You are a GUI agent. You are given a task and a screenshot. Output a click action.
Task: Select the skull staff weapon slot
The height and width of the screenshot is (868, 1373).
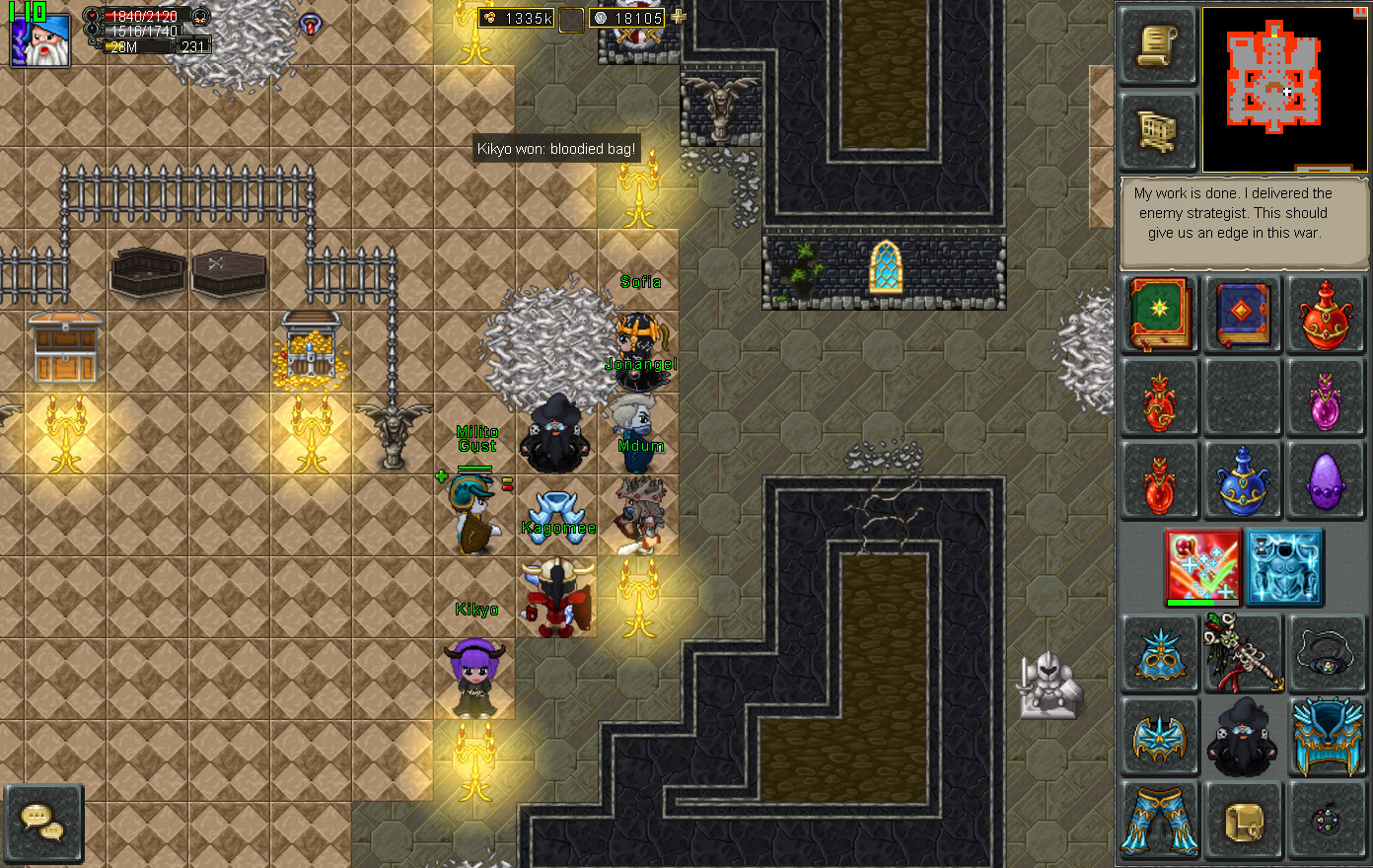tap(1243, 652)
